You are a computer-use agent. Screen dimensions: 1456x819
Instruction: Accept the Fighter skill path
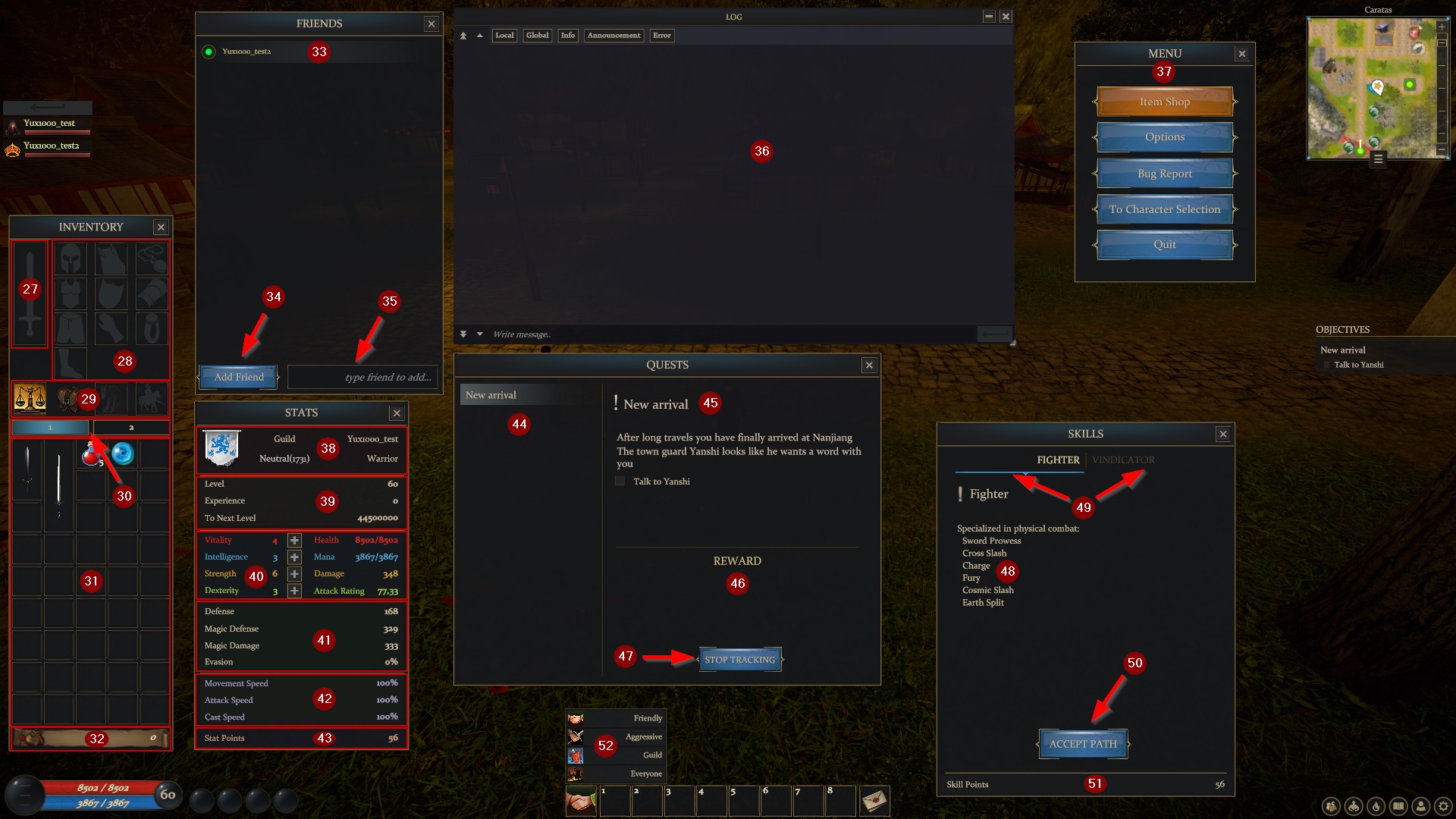tap(1083, 744)
